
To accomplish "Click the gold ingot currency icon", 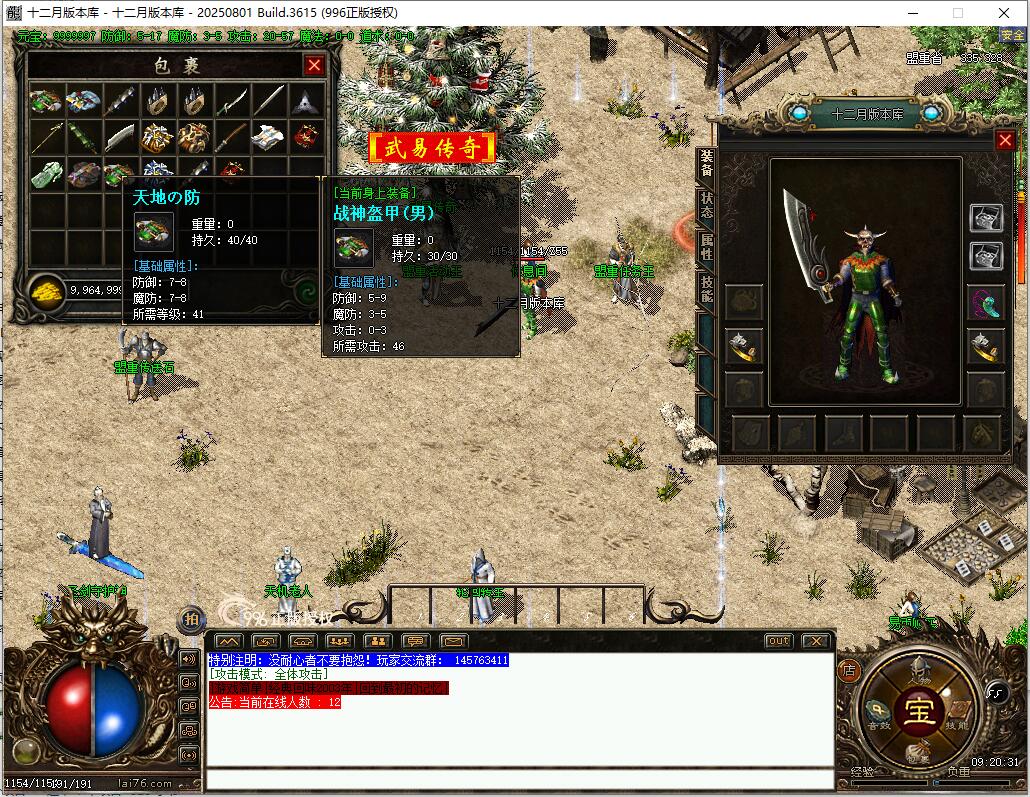I will [46, 290].
